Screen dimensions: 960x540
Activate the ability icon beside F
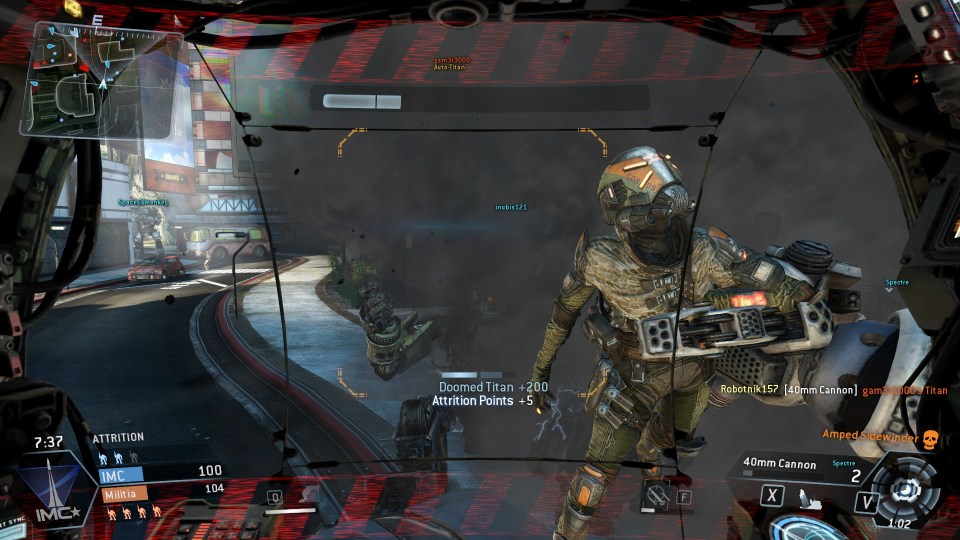coord(656,492)
